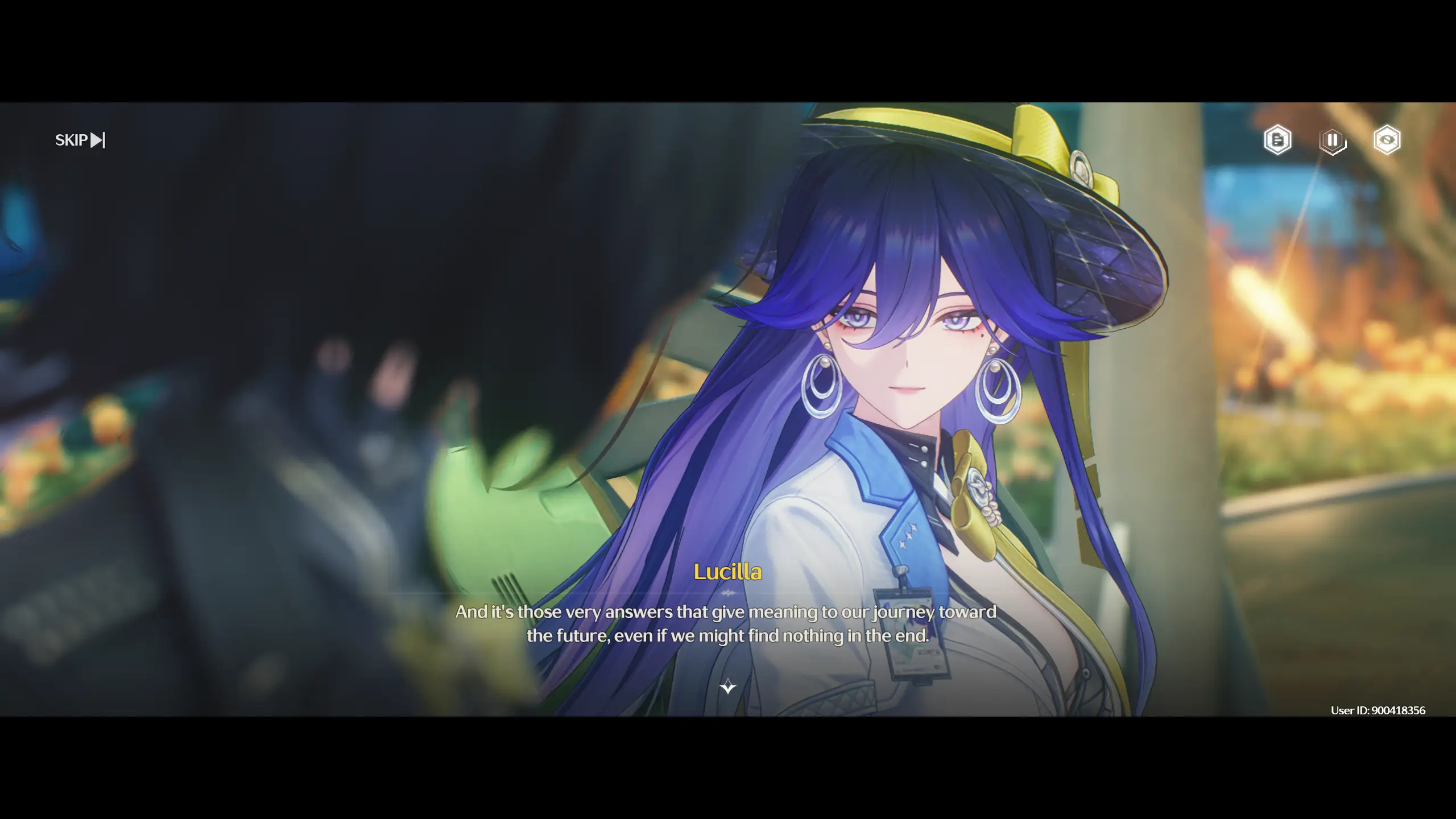1456x819 pixels.
Task: Select the rightmost hexagonal icon at top right
Action: coord(1388,140)
